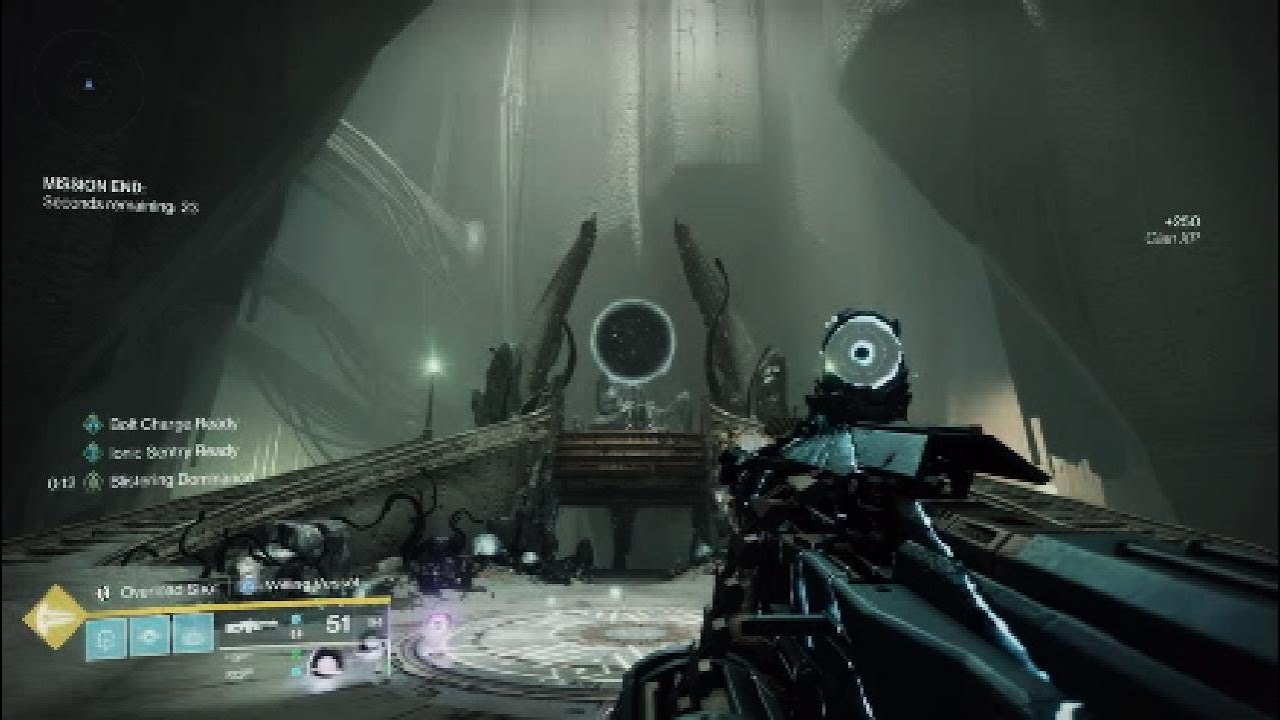This screenshot has height=720, width=1280.
Task: Select the golden super ability diamond
Action: tap(55, 617)
